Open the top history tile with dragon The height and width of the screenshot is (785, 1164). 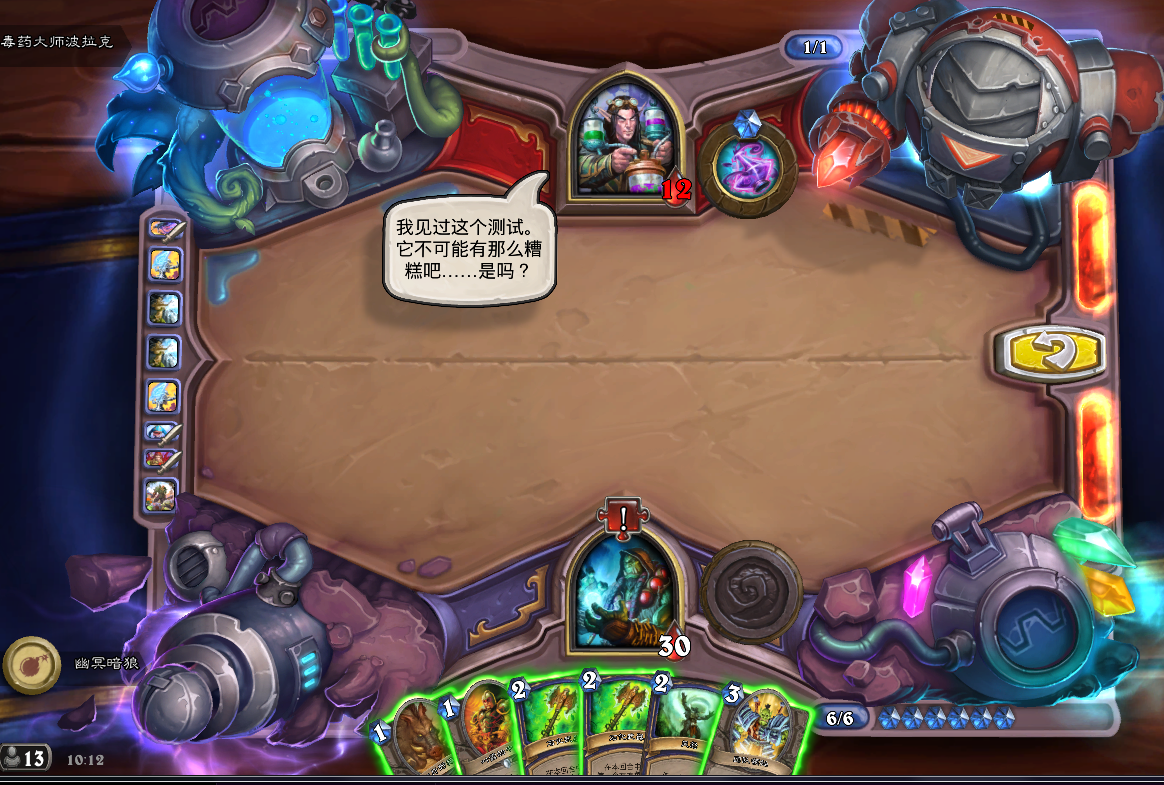point(163,229)
